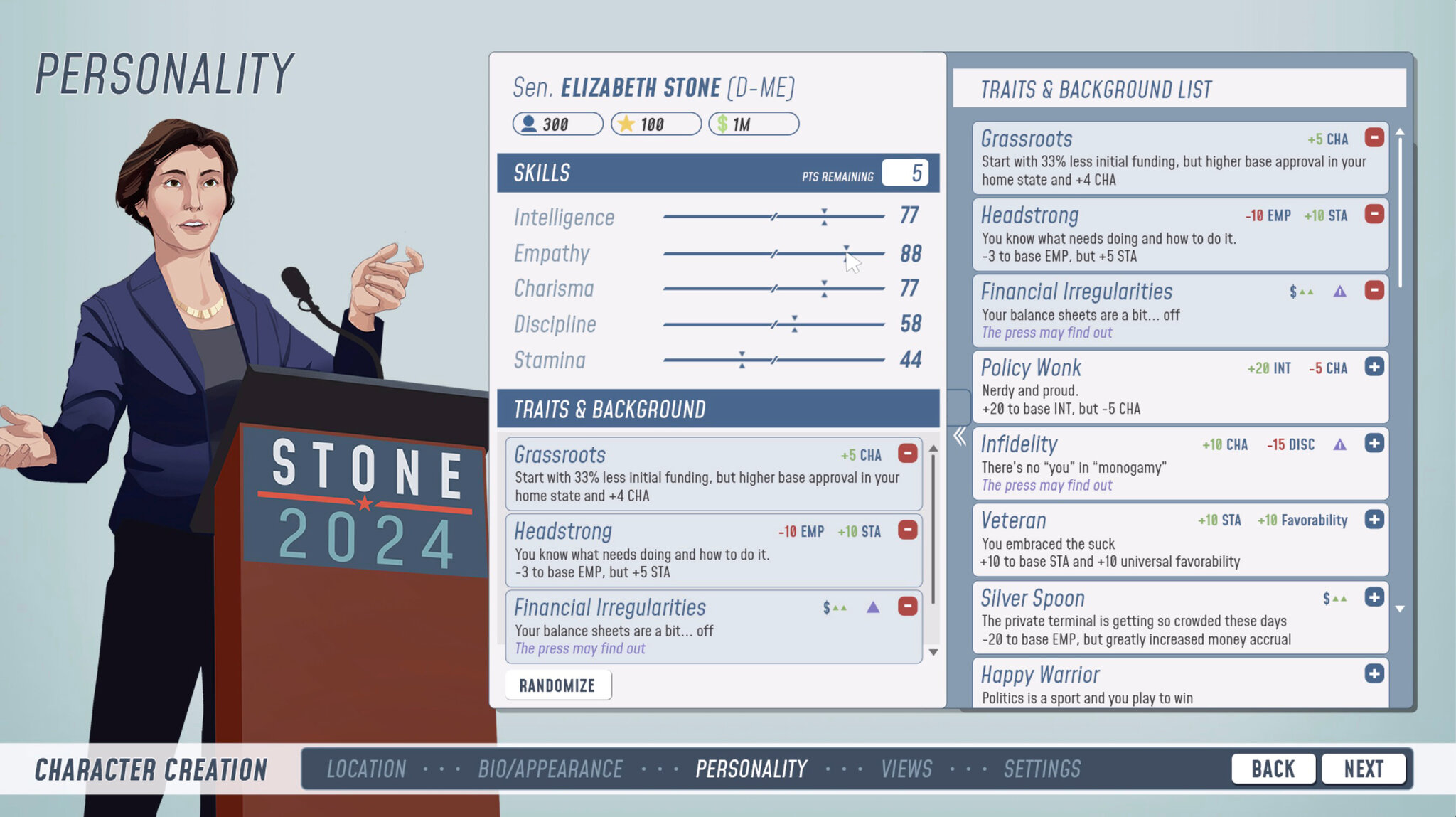The height and width of the screenshot is (817, 1456).
Task: Open the Bio/Appearance step
Action: (551, 769)
